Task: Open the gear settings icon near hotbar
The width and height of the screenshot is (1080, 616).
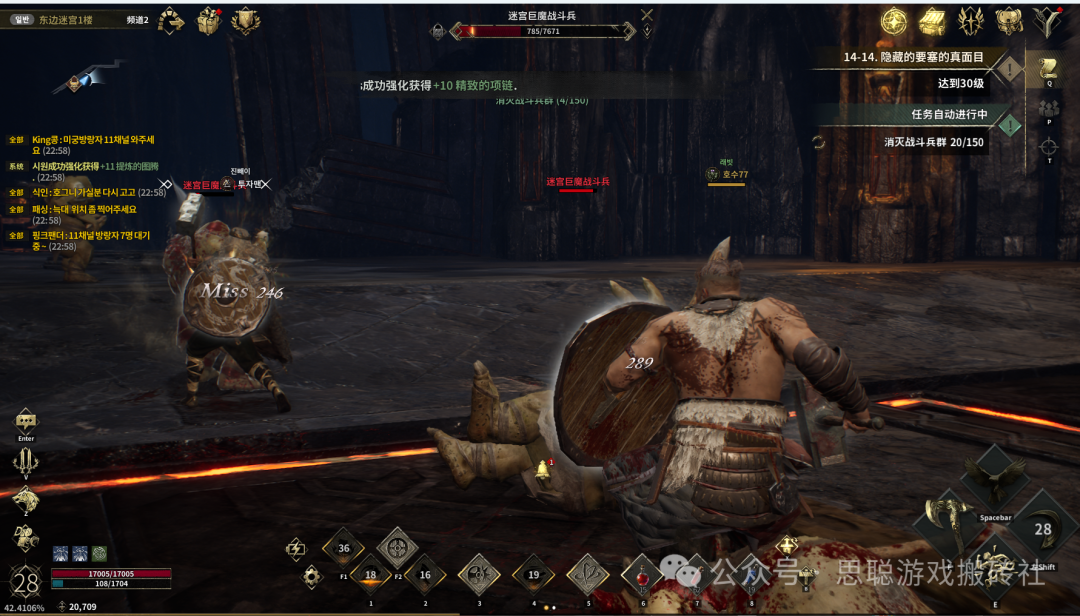Action: pyautogui.click(x=312, y=575)
